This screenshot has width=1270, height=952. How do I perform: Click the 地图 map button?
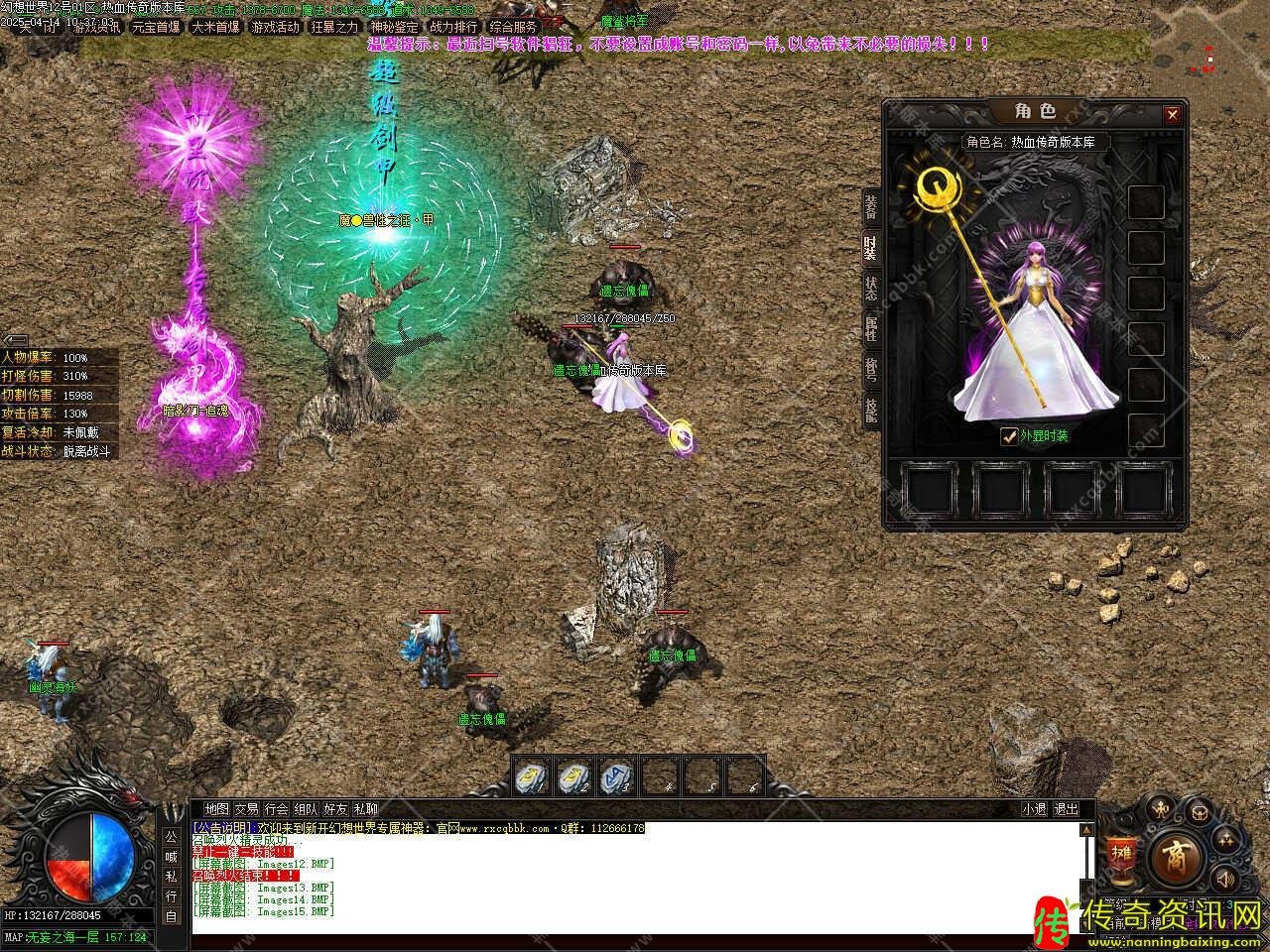click(216, 809)
